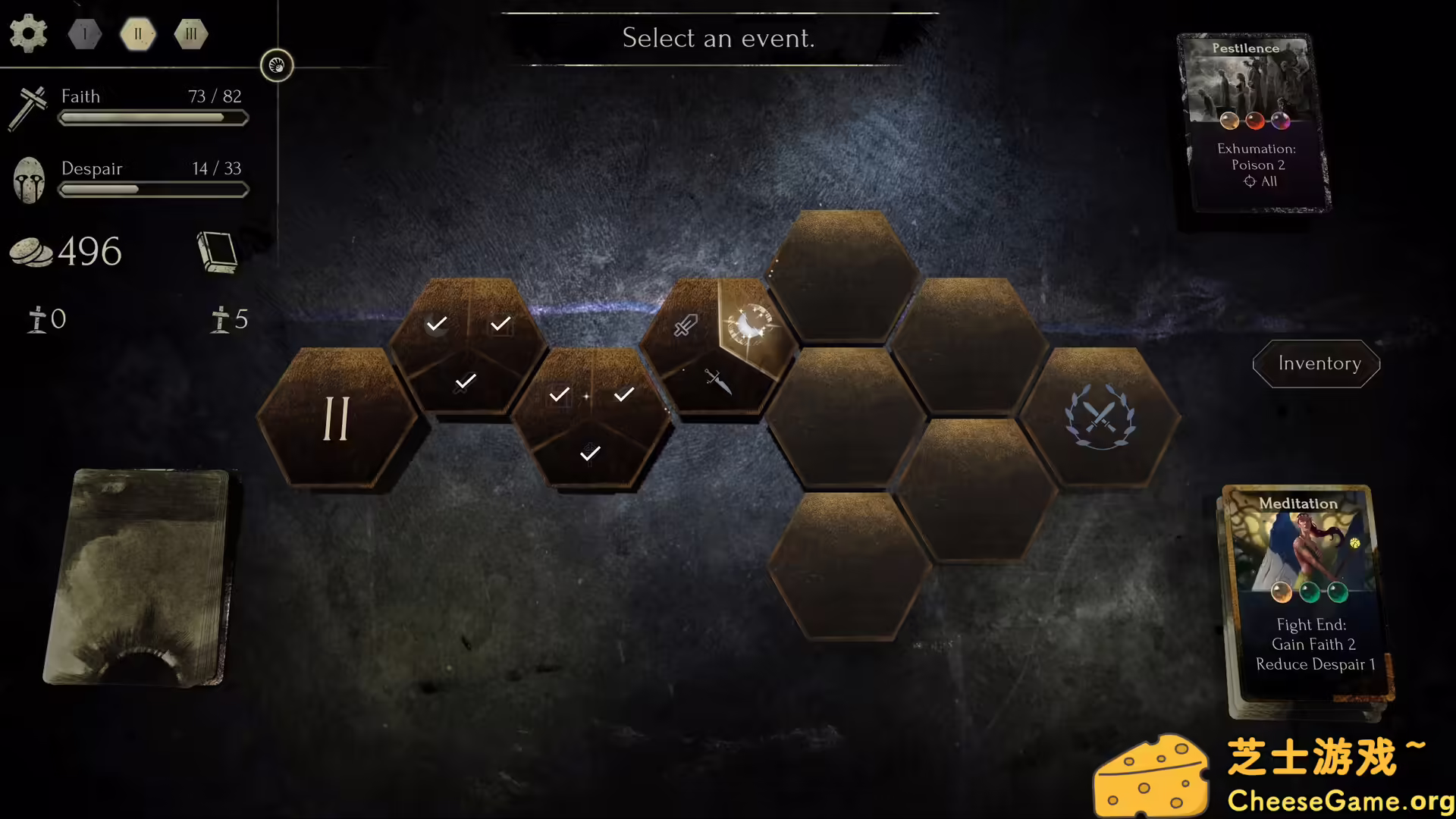Image resolution: width=1456 pixels, height=819 pixels.
Task: Click the Faith progress bar
Action: pos(152,118)
